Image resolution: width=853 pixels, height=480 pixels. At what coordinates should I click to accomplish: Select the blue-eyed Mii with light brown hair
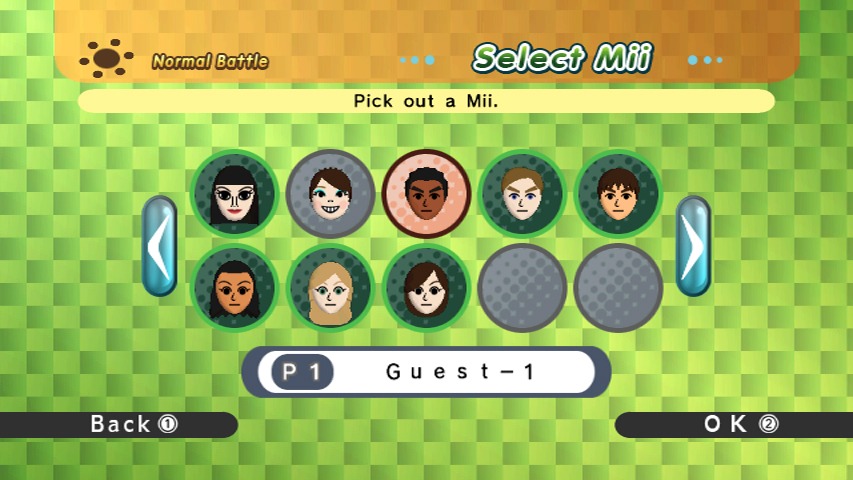(522, 194)
